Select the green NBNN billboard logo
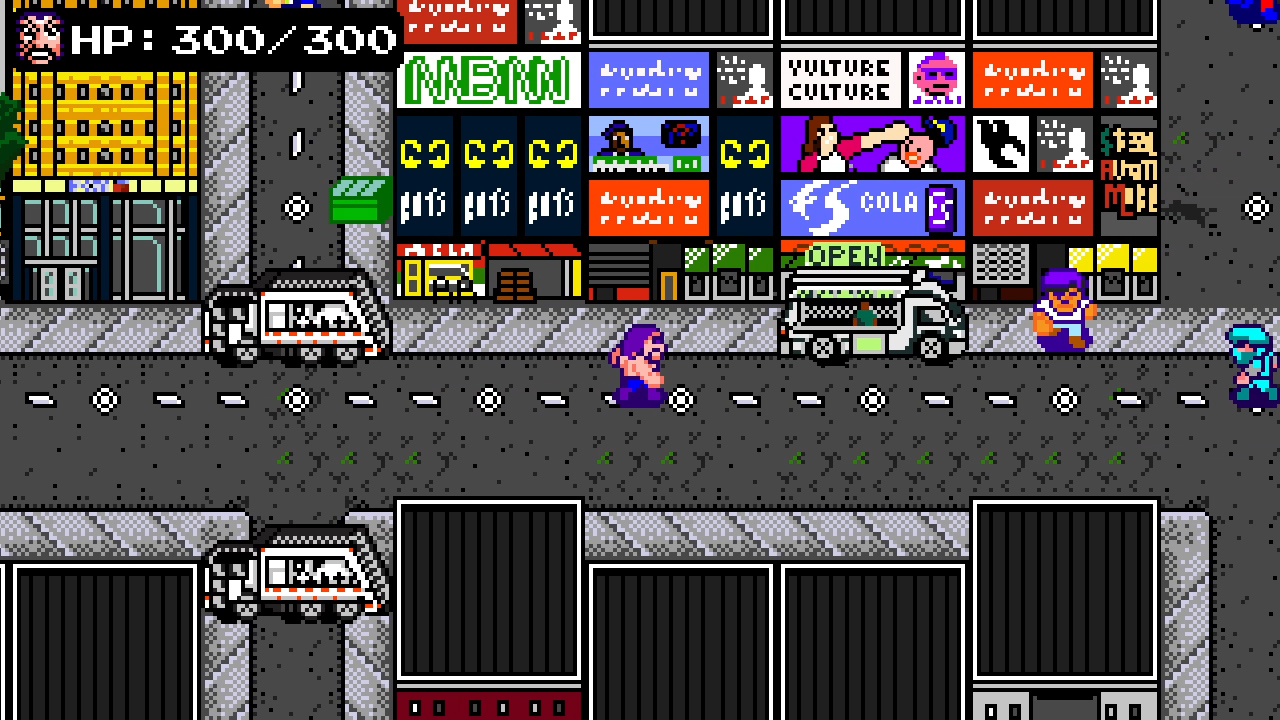The width and height of the screenshot is (1280, 720). 488,80
